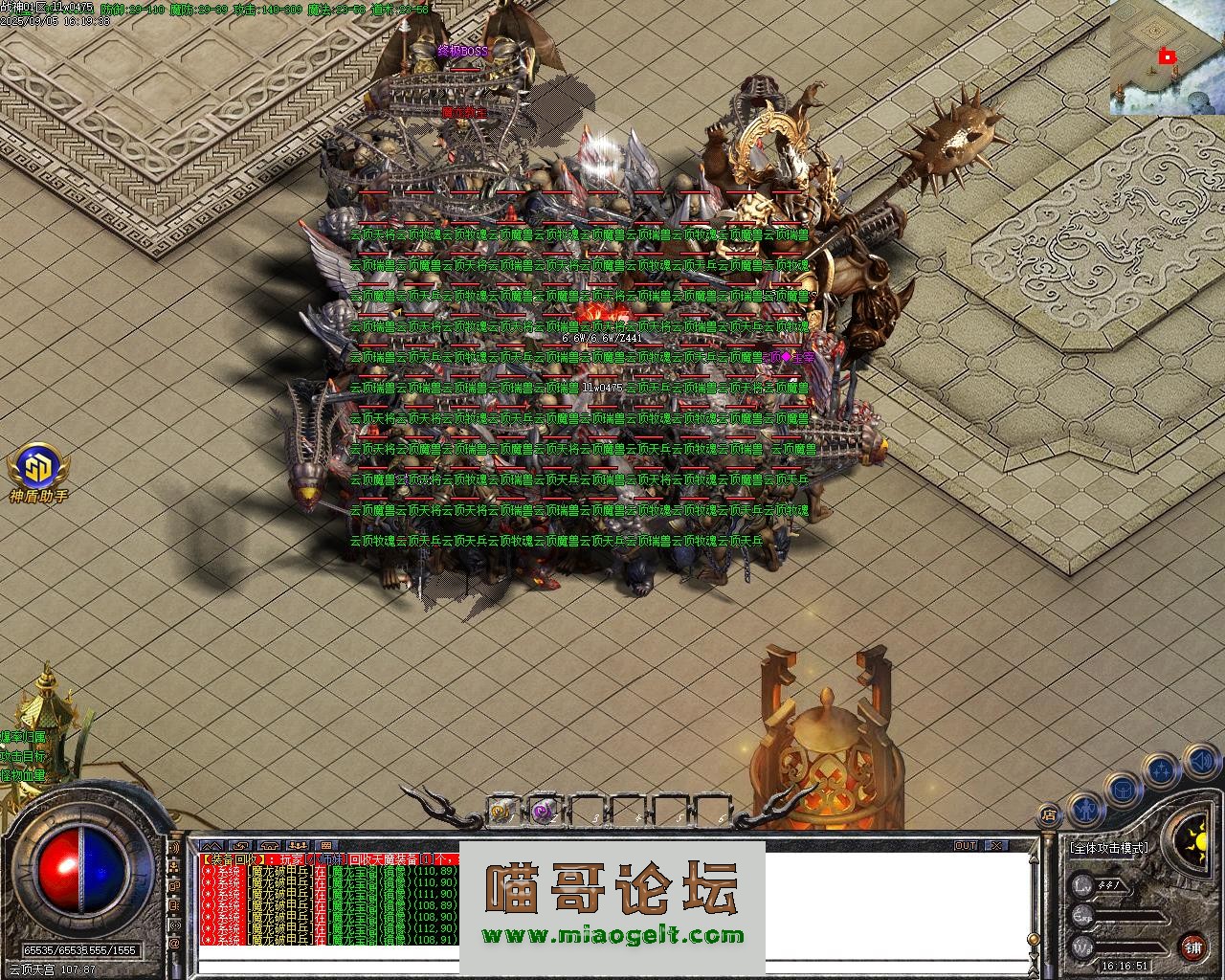Toggle the 爆率归属 drop ownership option
The height and width of the screenshot is (980, 1225).
pos(23,737)
